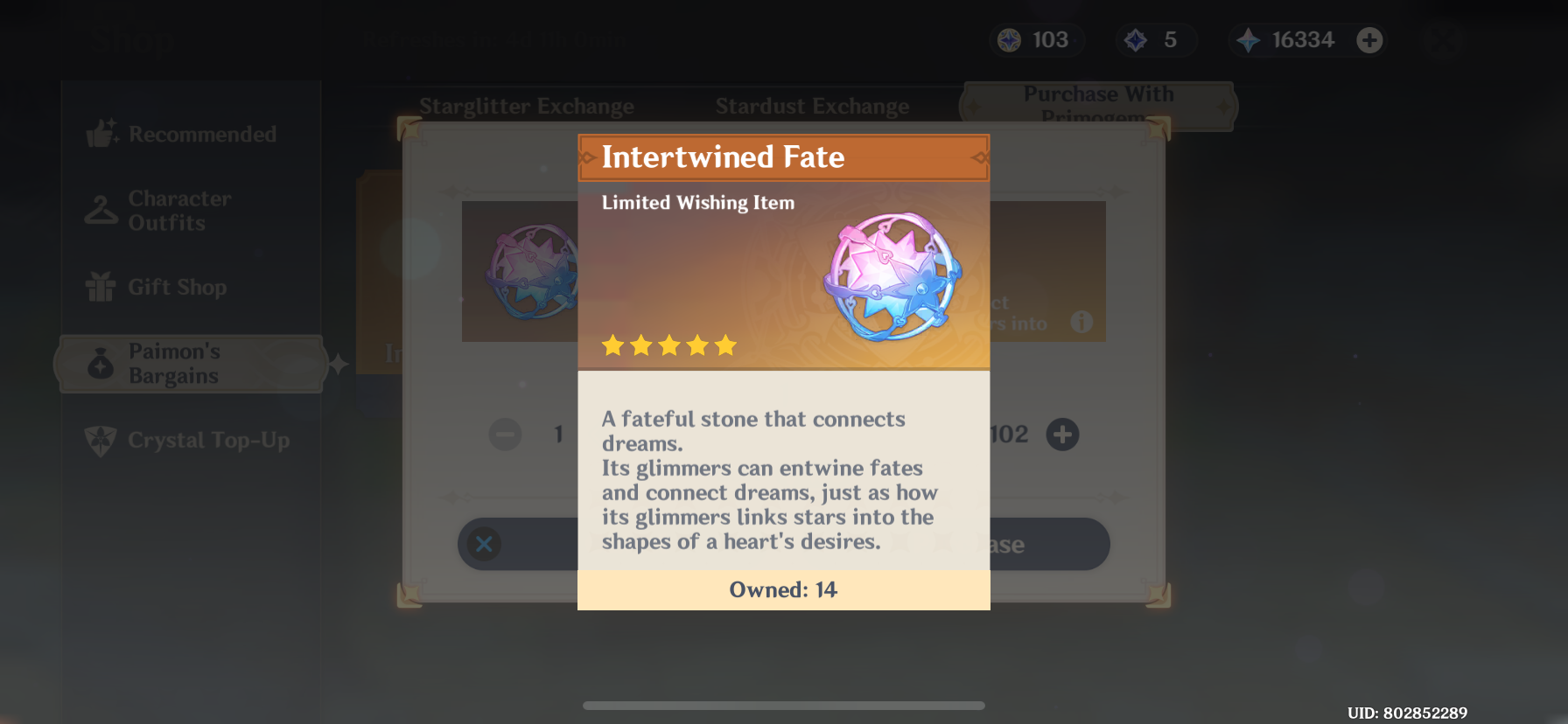
Task: Click the plus to add more Primogems
Action: point(1370,39)
